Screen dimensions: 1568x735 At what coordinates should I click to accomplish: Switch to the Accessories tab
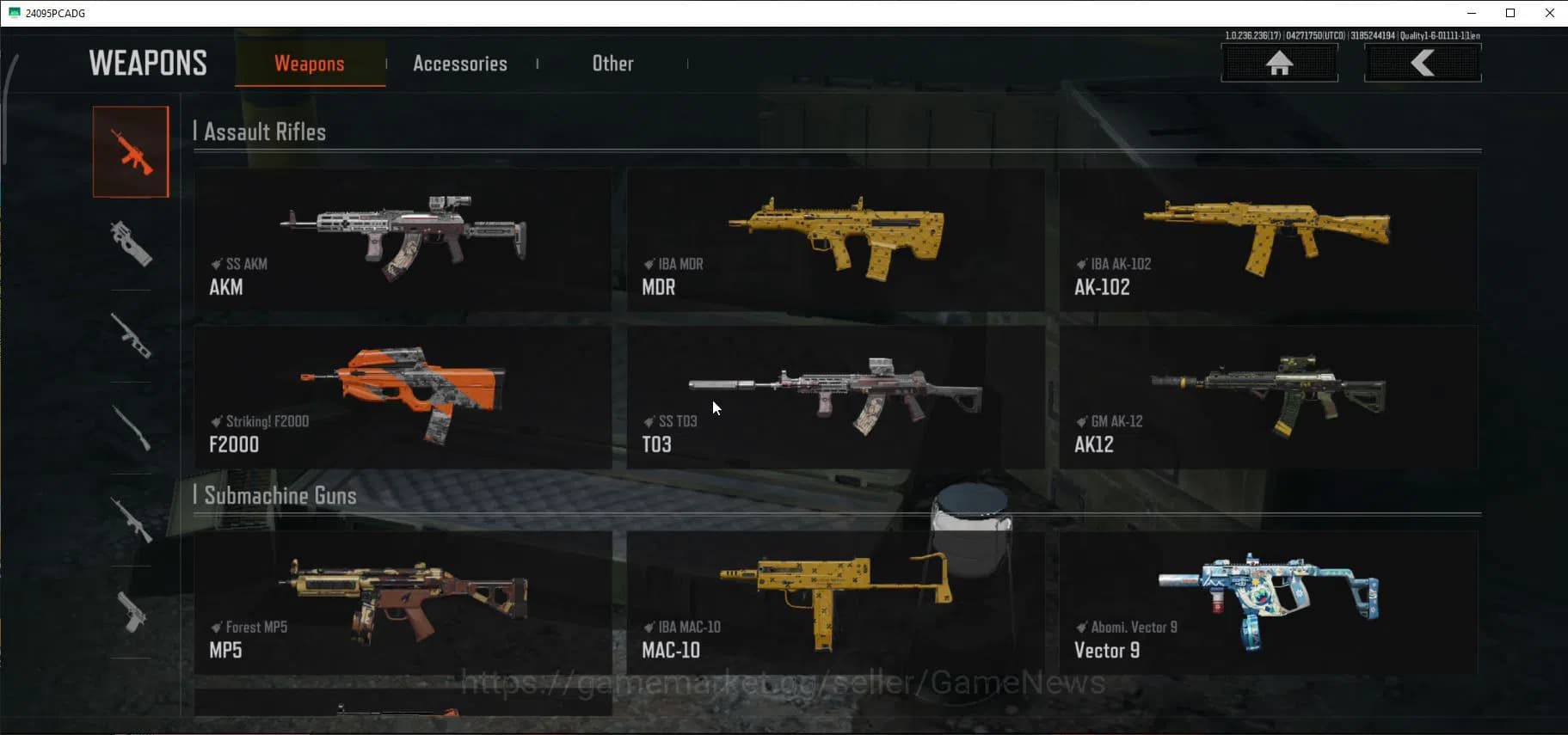(x=460, y=63)
